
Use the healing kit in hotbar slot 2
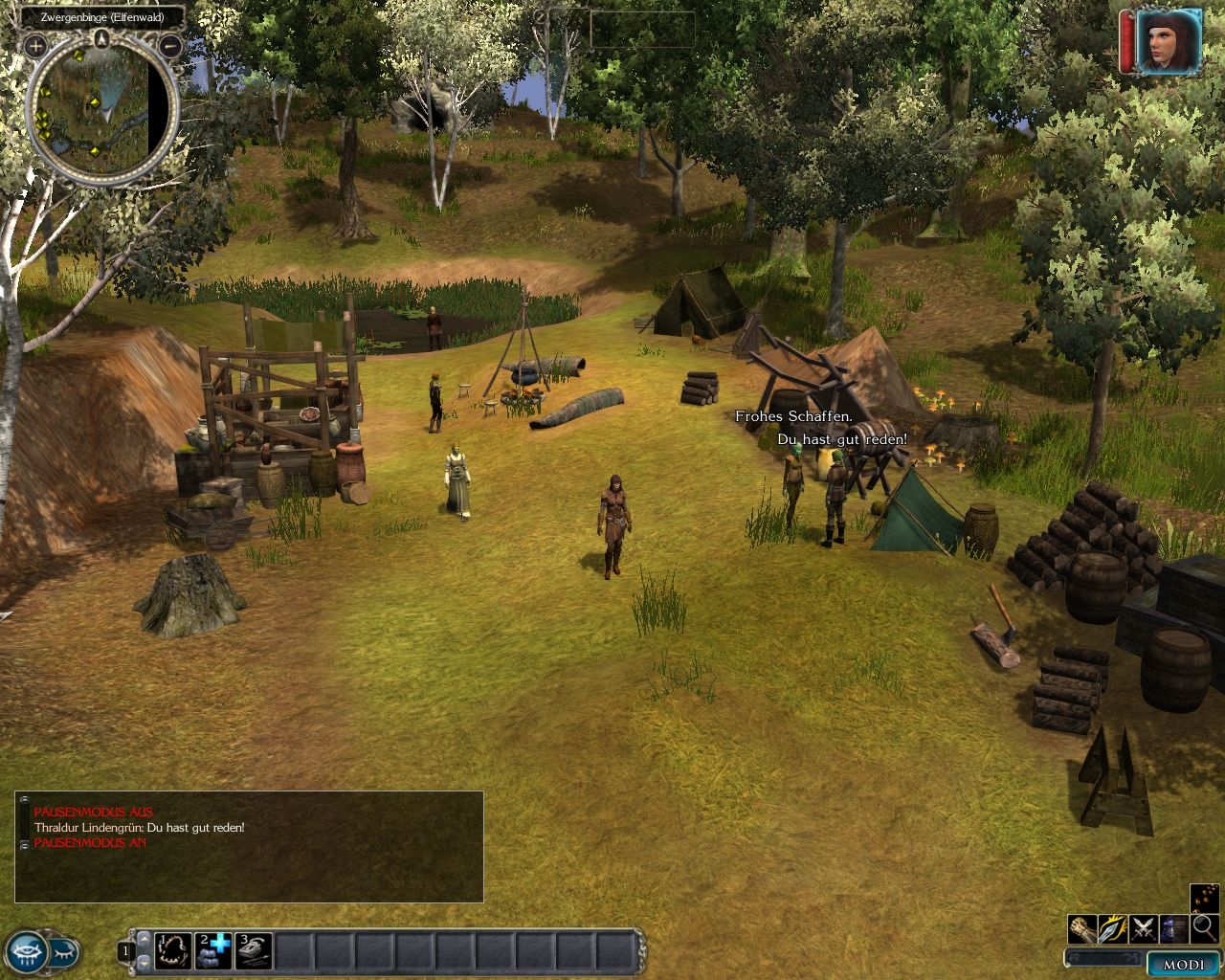click(213, 951)
